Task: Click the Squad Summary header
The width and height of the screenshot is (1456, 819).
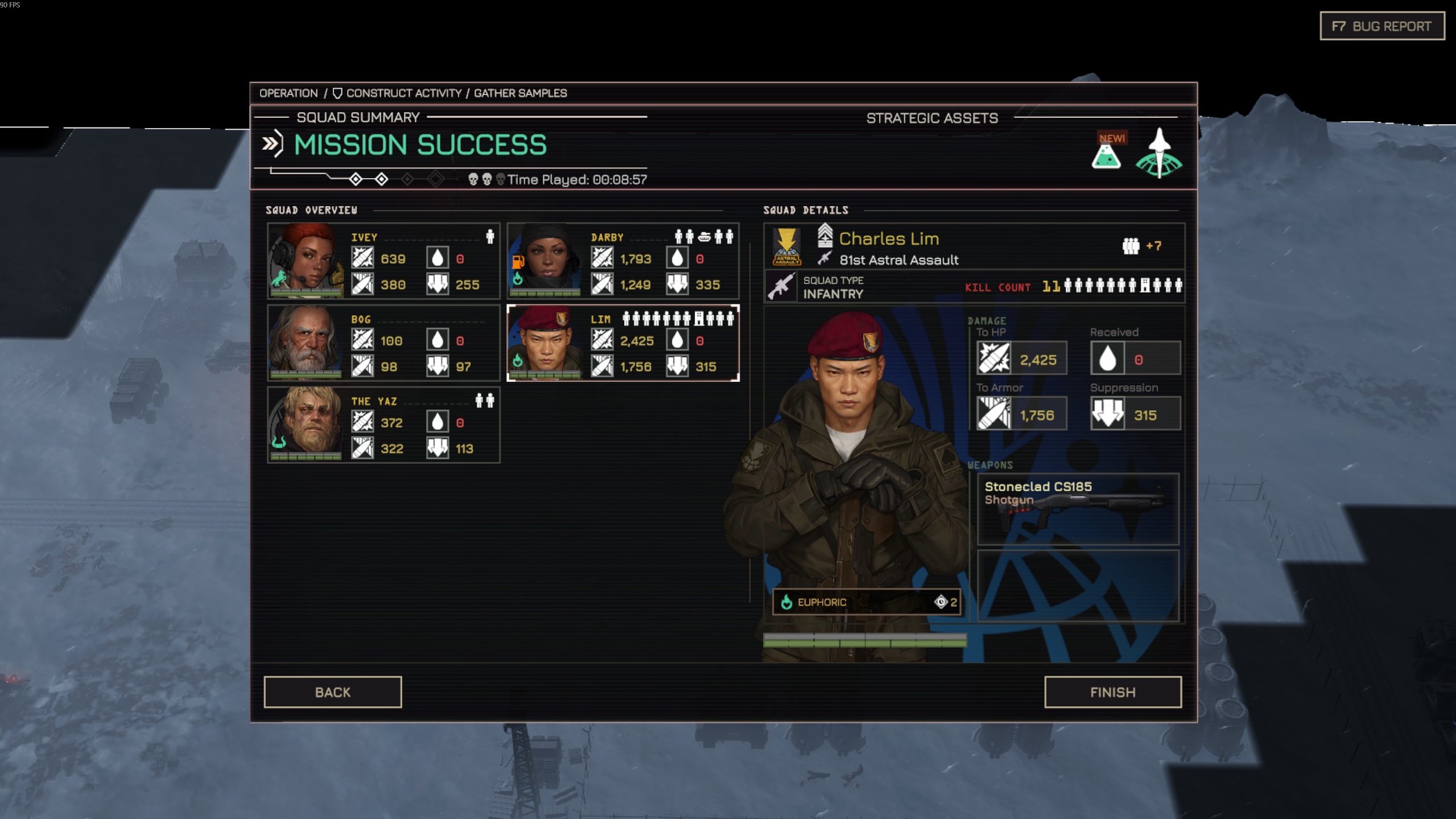Action: pyautogui.click(x=358, y=117)
